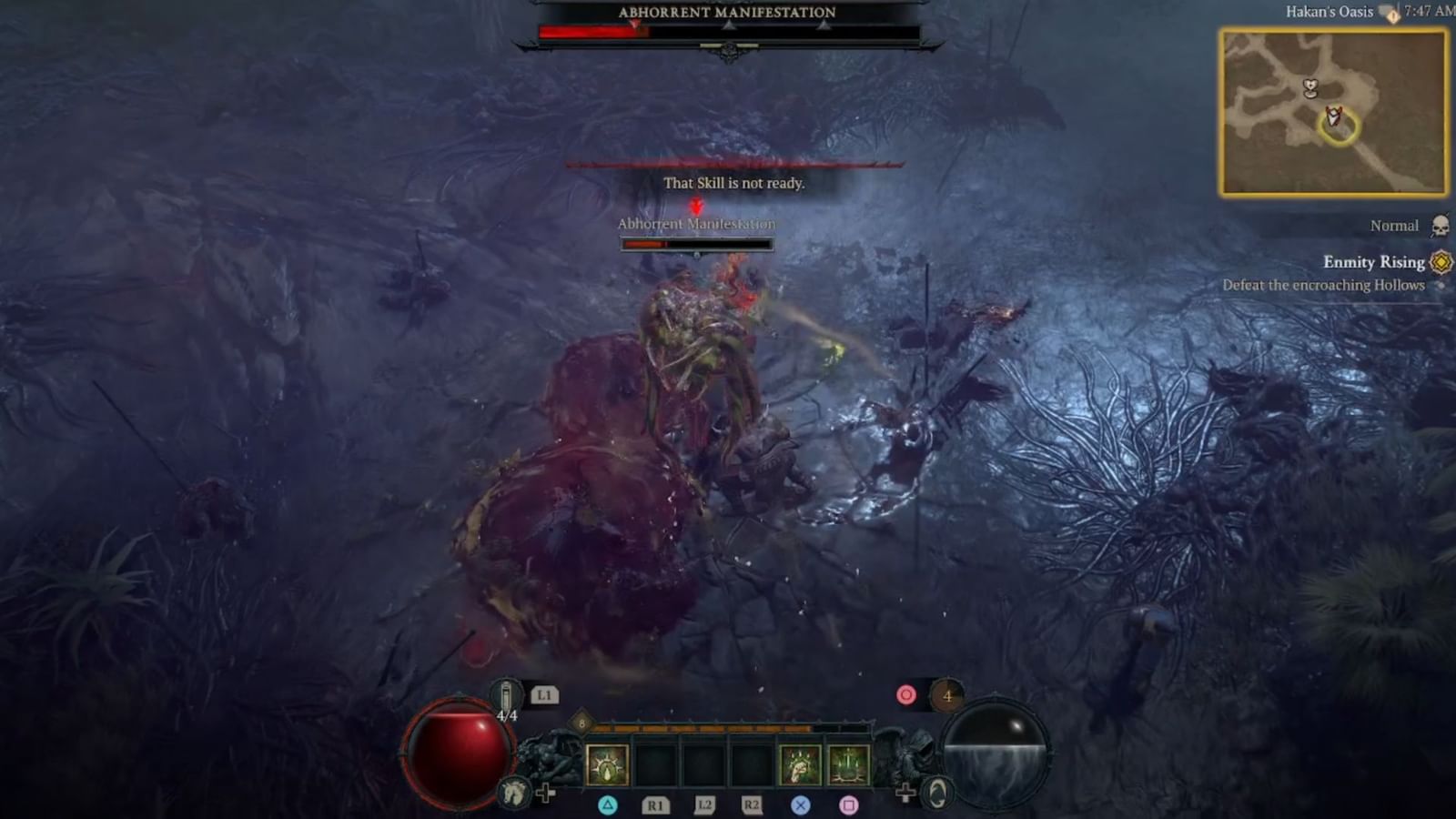Click the NPC marker on the minimap

point(1310,90)
